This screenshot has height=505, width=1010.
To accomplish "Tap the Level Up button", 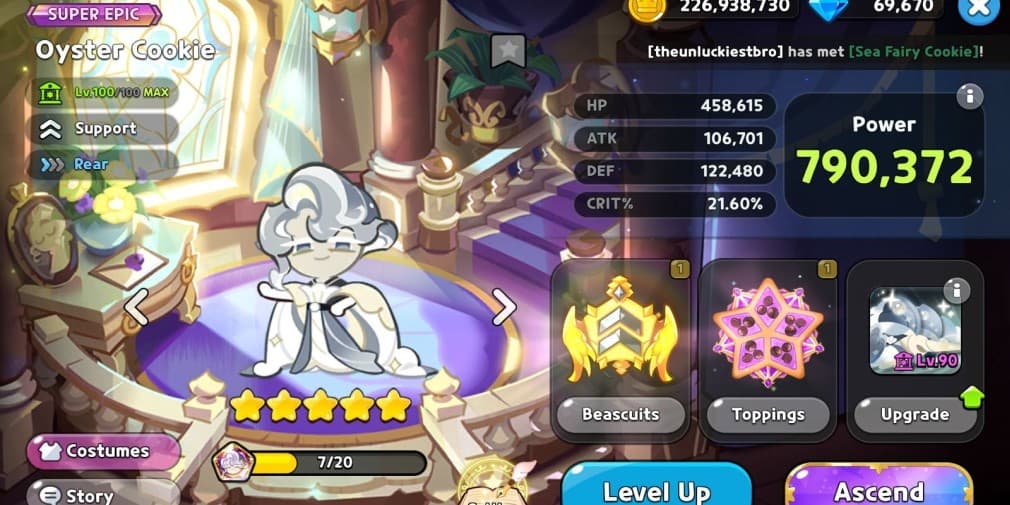I will [x=656, y=488].
